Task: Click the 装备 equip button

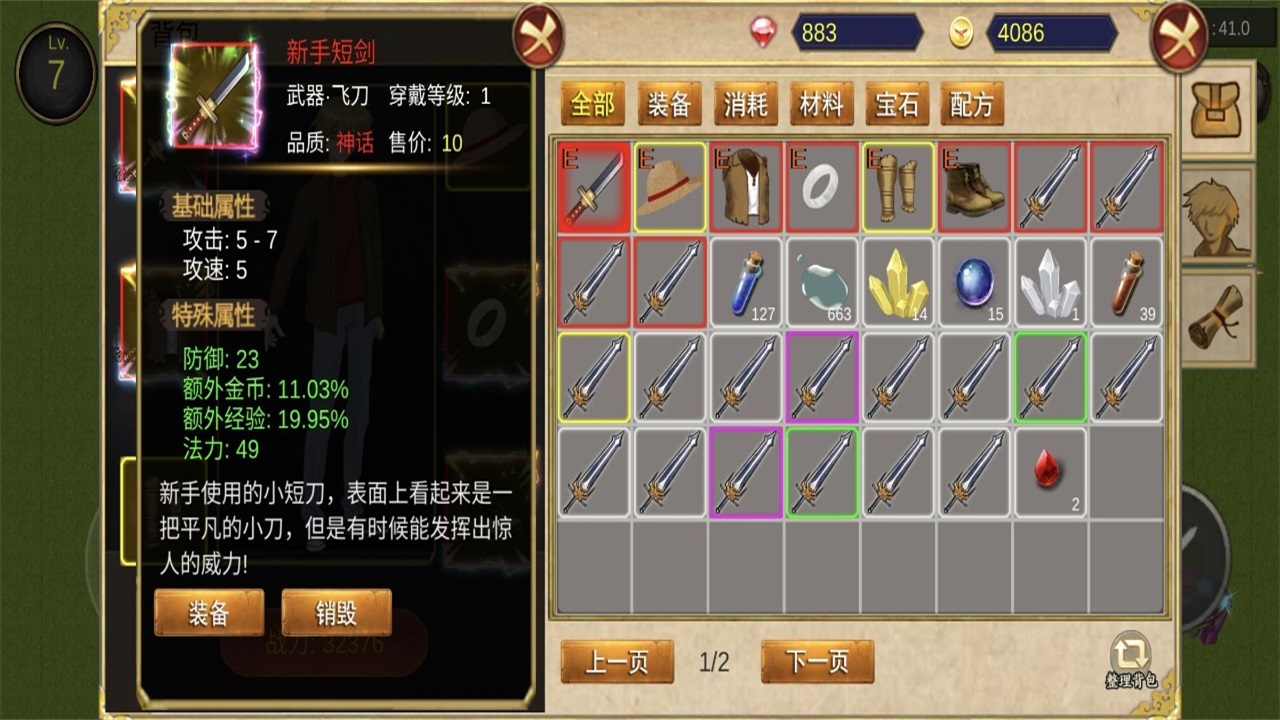Action: [x=209, y=613]
